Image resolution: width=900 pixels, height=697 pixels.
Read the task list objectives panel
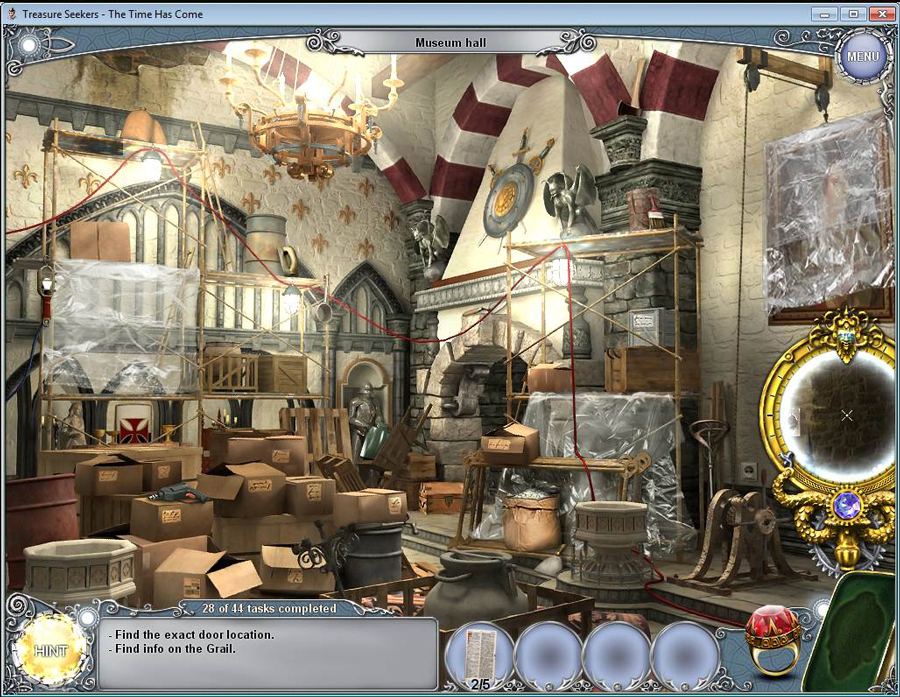tap(270, 652)
